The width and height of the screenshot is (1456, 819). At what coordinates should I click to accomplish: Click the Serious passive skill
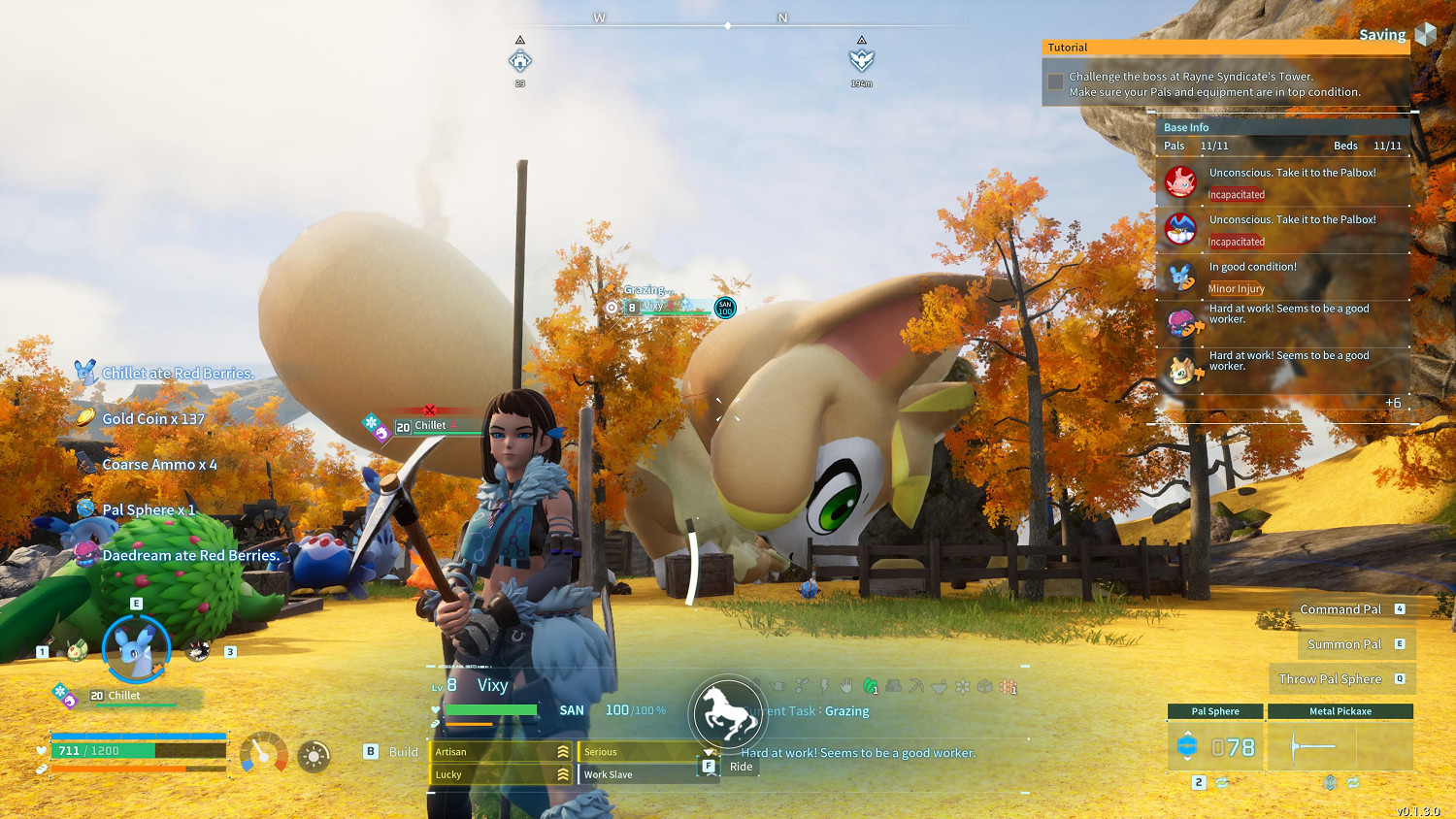point(638,752)
